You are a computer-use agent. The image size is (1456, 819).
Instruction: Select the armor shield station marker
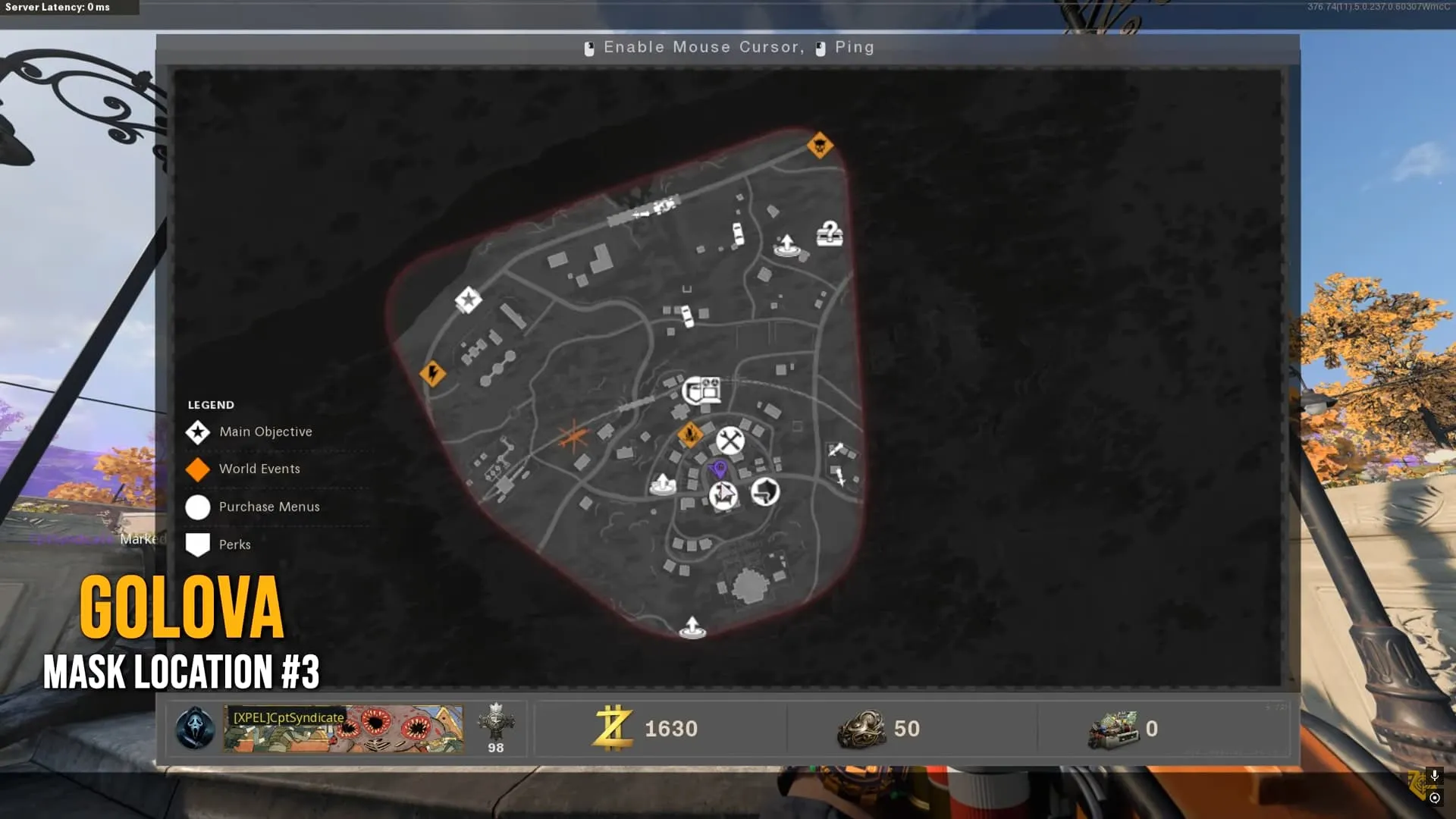pos(765,491)
